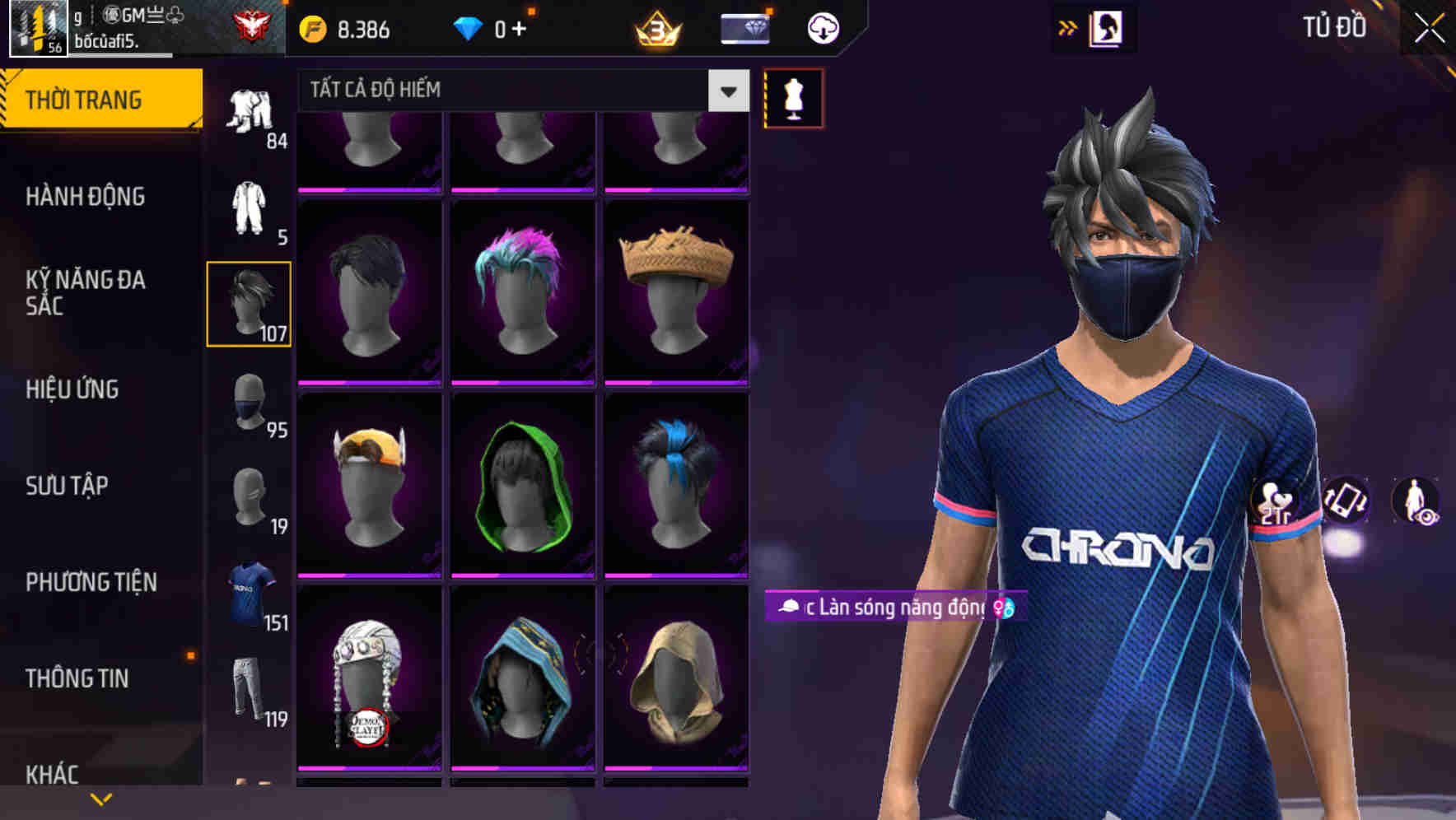The width and height of the screenshot is (1456, 820).
Task: Select the hair items category icon
Action: (x=249, y=305)
